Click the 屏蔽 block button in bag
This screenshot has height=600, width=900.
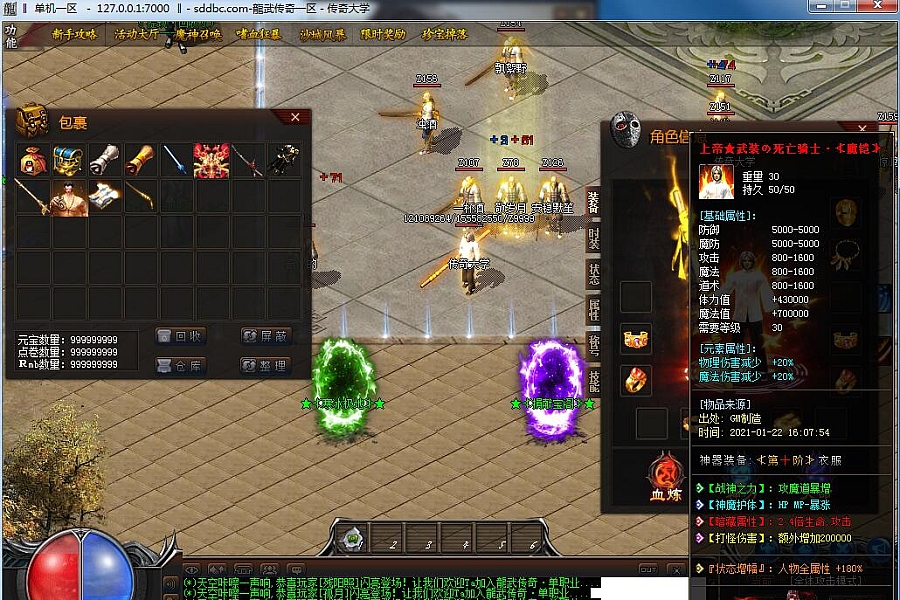pos(265,336)
